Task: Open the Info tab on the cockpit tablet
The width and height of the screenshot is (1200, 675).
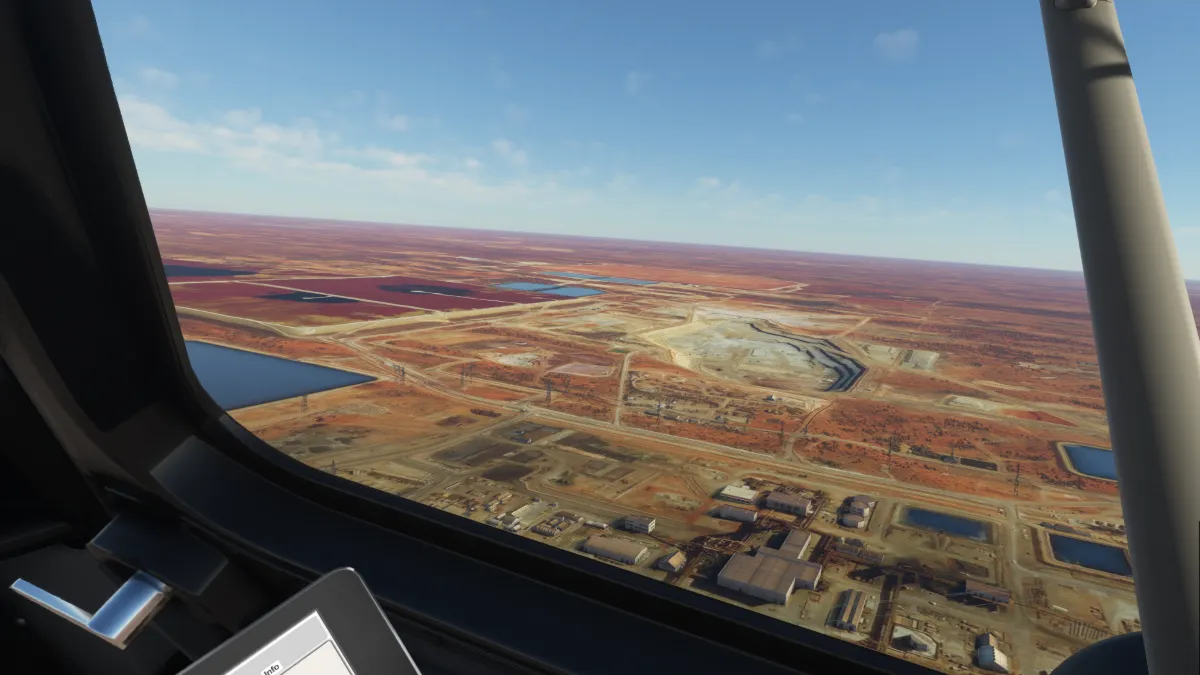Action: point(271,668)
